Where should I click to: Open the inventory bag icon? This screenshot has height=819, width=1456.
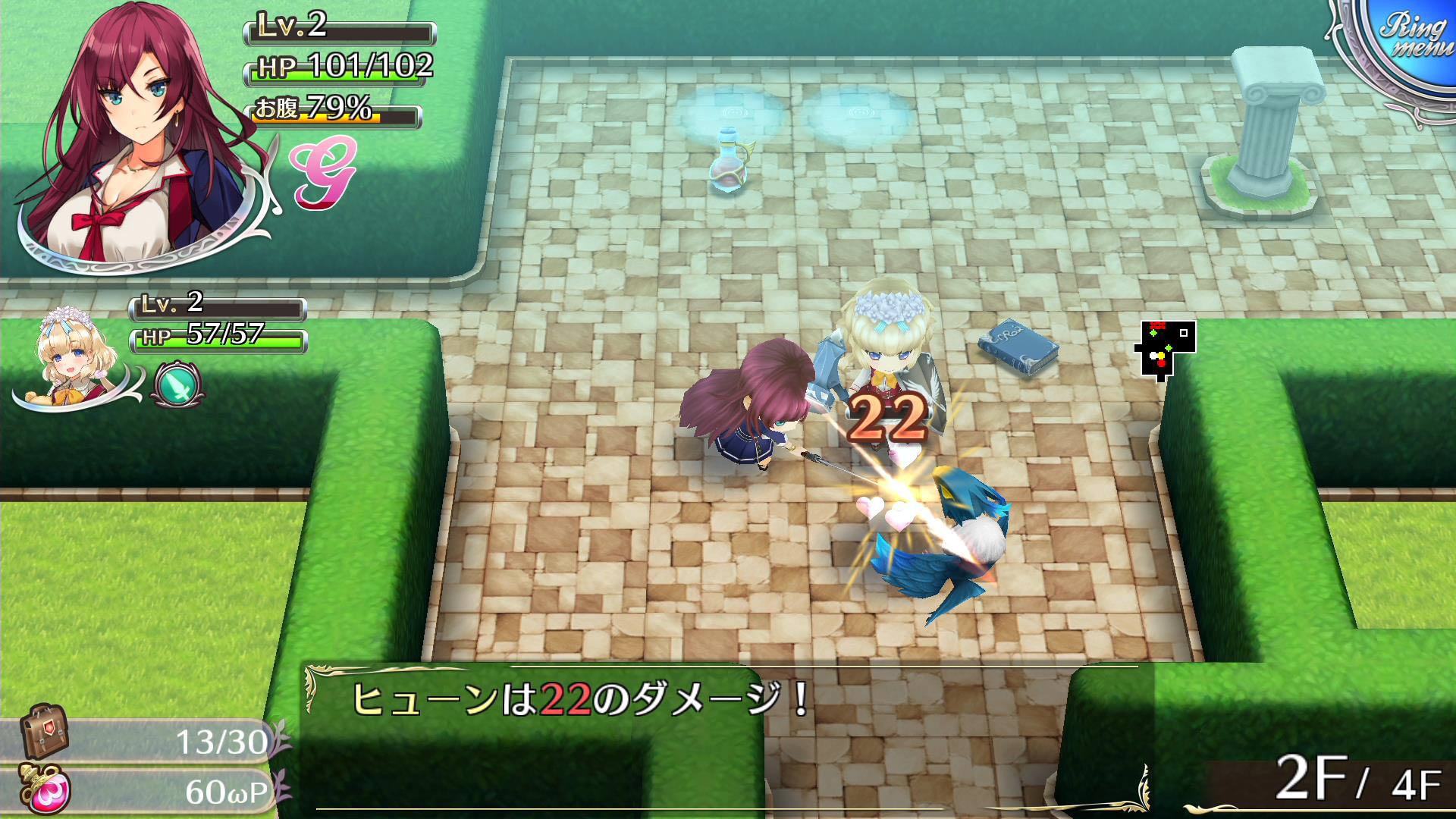(x=44, y=732)
